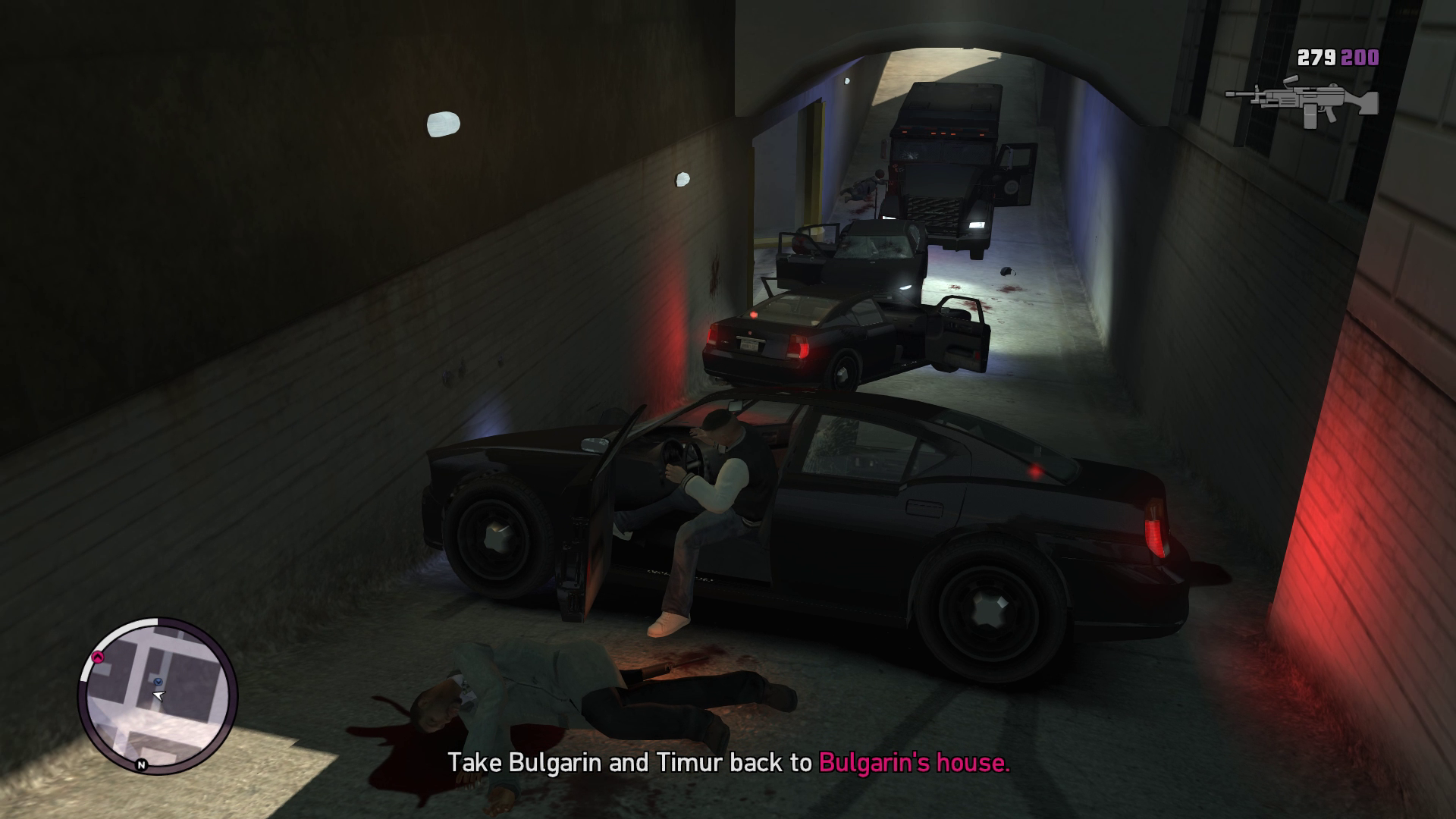
Task: Click the circular radar minimap
Action: [x=158, y=696]
